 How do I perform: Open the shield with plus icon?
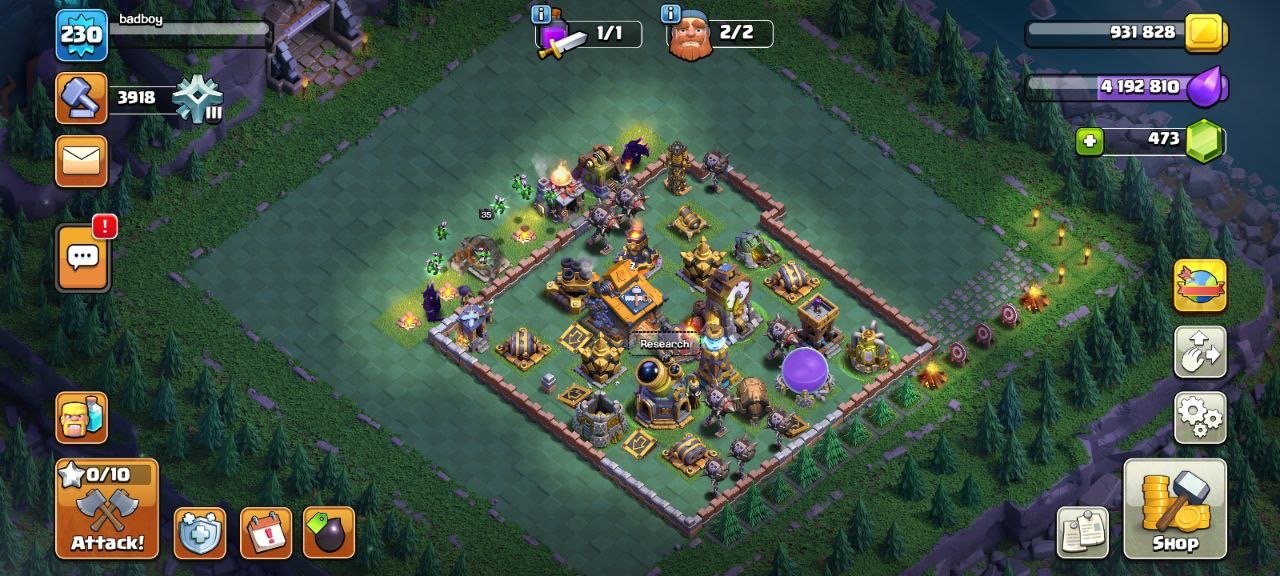click(x=200, y=532)
